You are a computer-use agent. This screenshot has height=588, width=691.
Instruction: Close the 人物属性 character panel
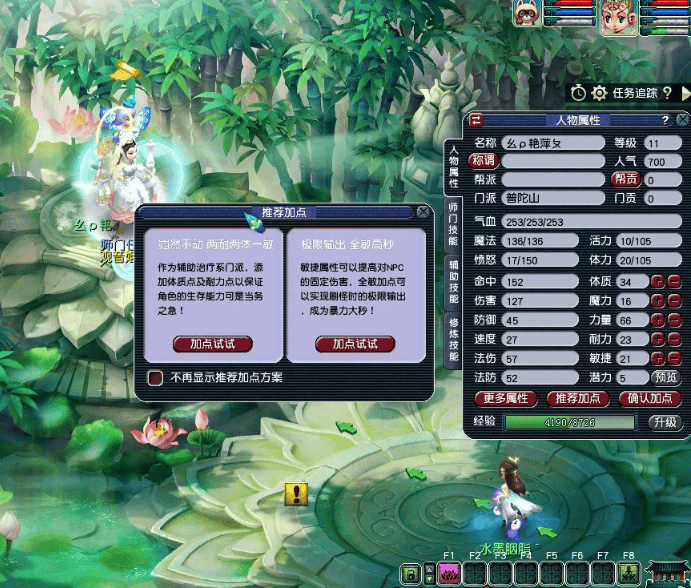click(680, 120)
